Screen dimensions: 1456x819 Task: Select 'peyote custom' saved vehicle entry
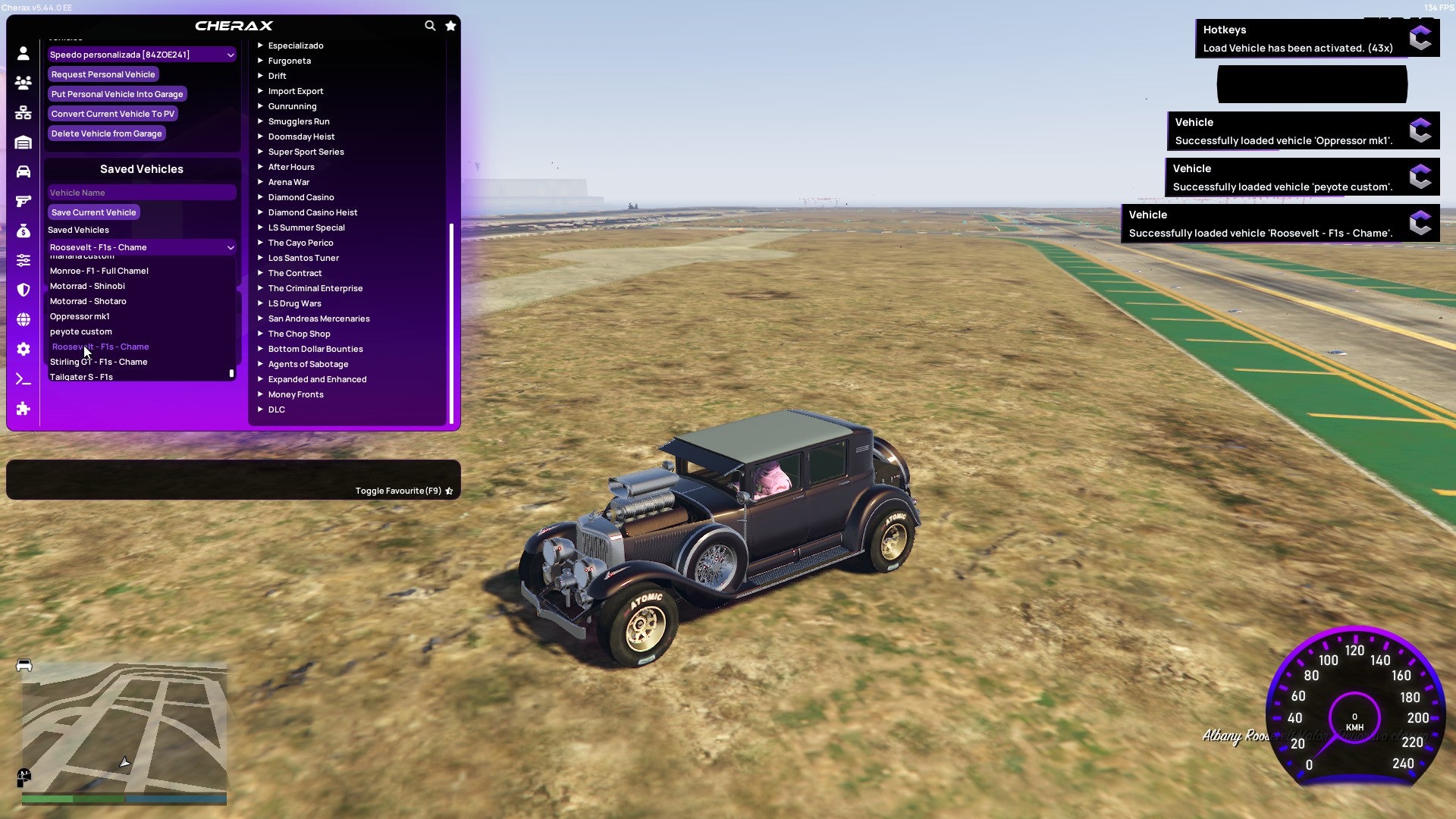click(80, 331)
